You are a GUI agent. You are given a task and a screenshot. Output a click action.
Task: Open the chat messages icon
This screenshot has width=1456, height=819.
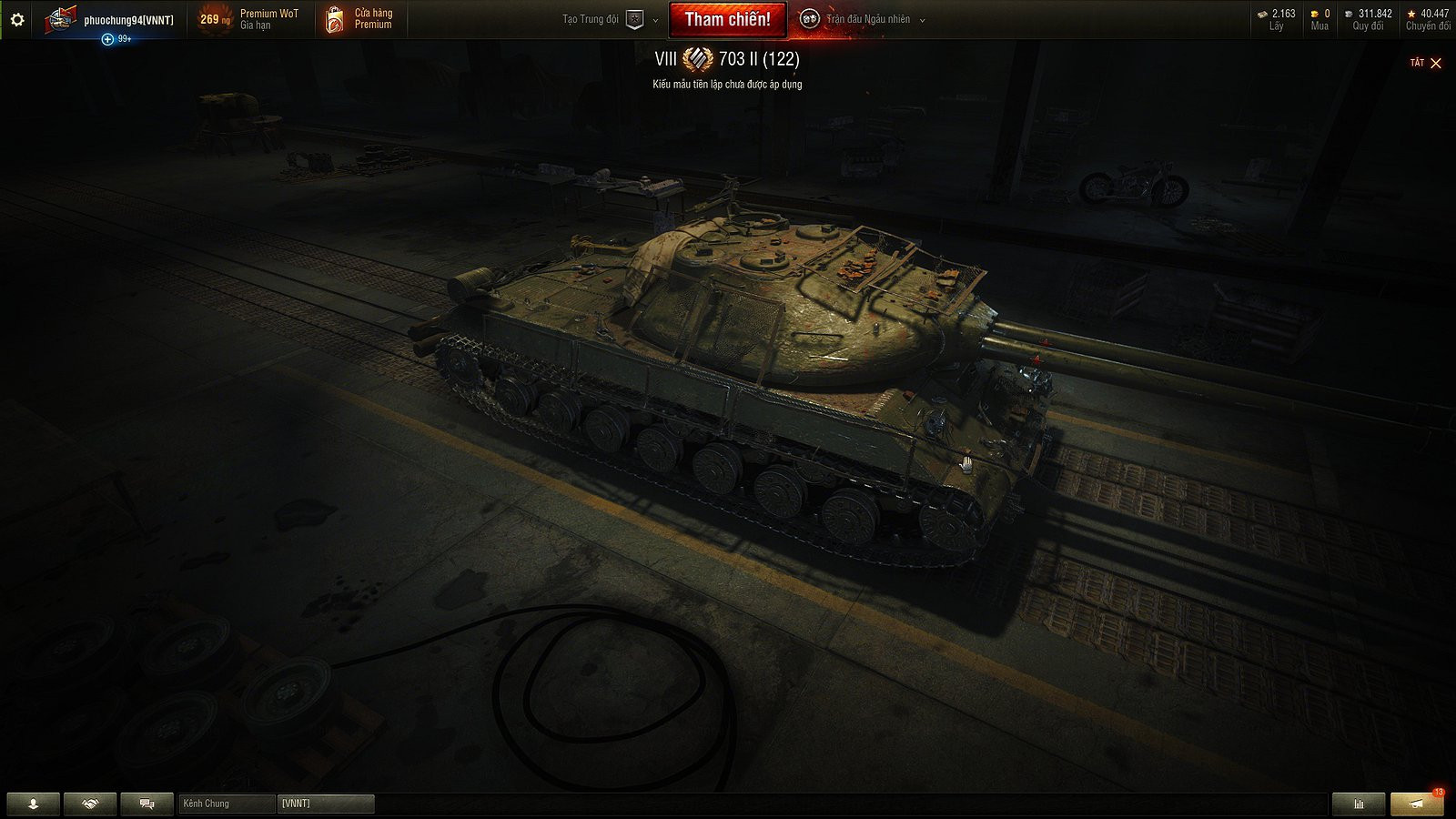tap(146, 804)
